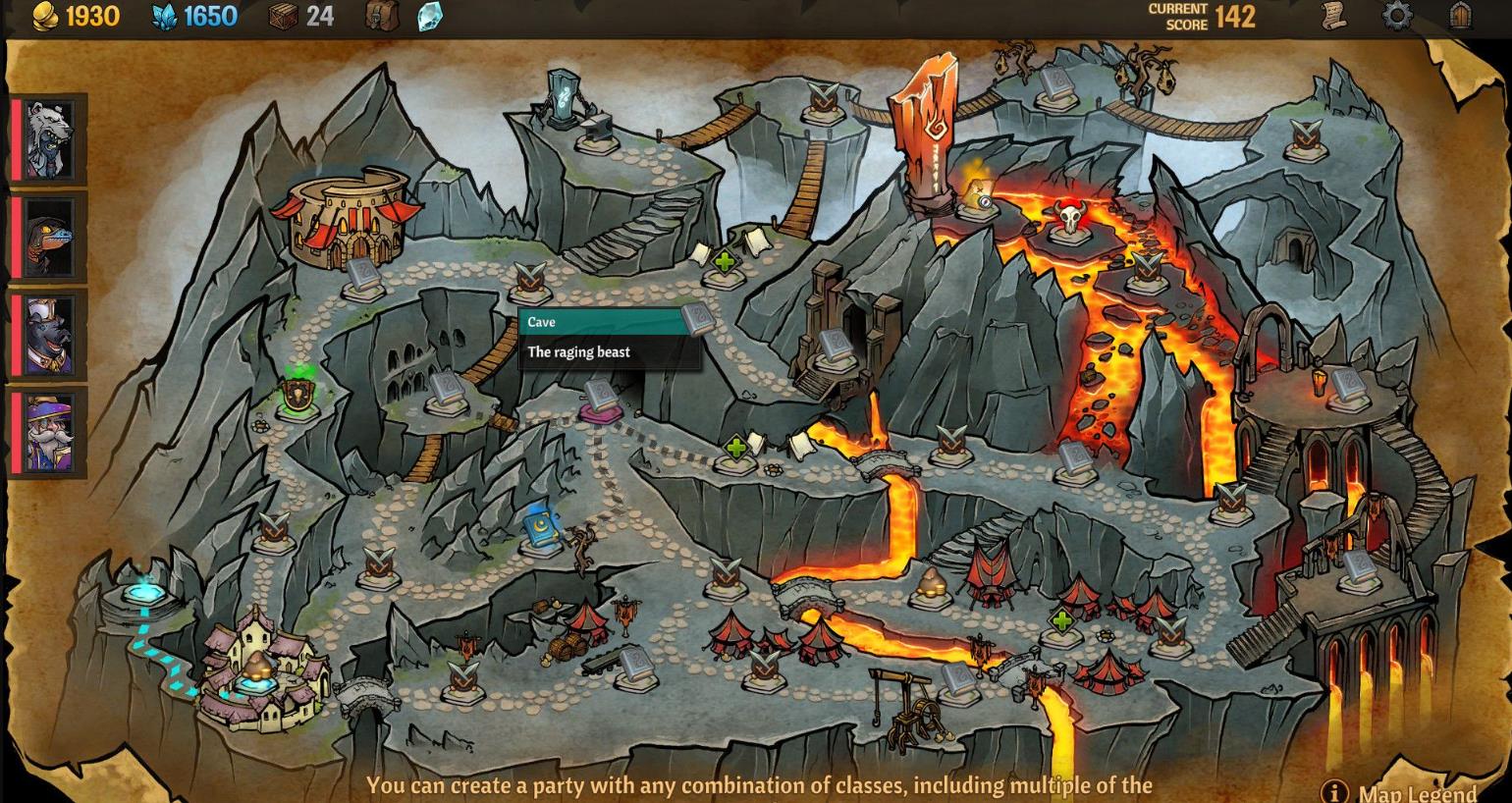Select the hooded lizard hero portrait
Screen dimensions: 1512x803
pyautogui.click(x=48, y=237)
